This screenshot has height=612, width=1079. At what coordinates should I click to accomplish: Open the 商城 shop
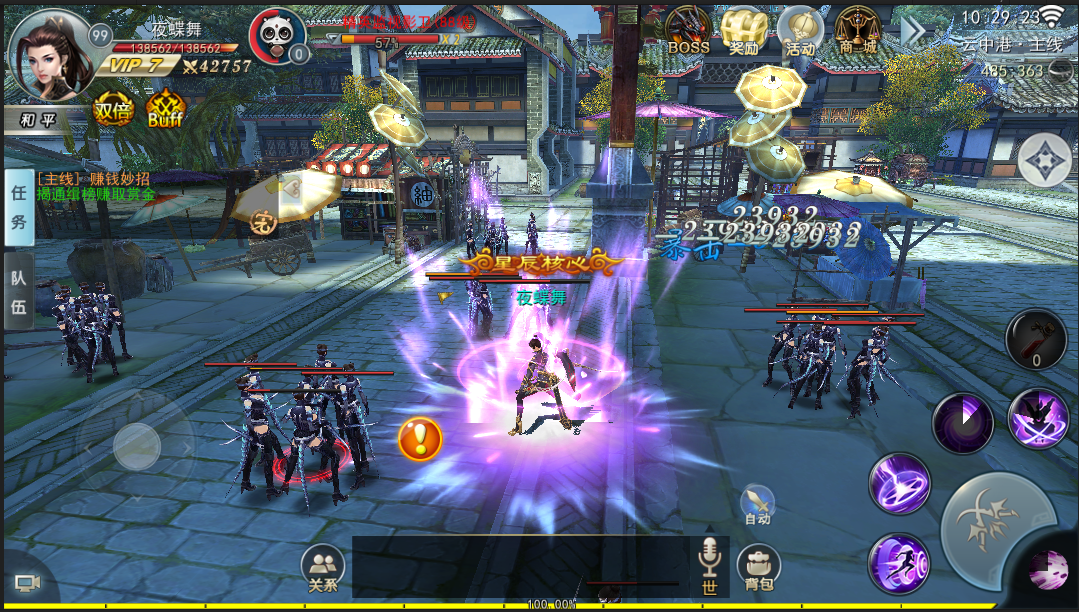(857, 30)
